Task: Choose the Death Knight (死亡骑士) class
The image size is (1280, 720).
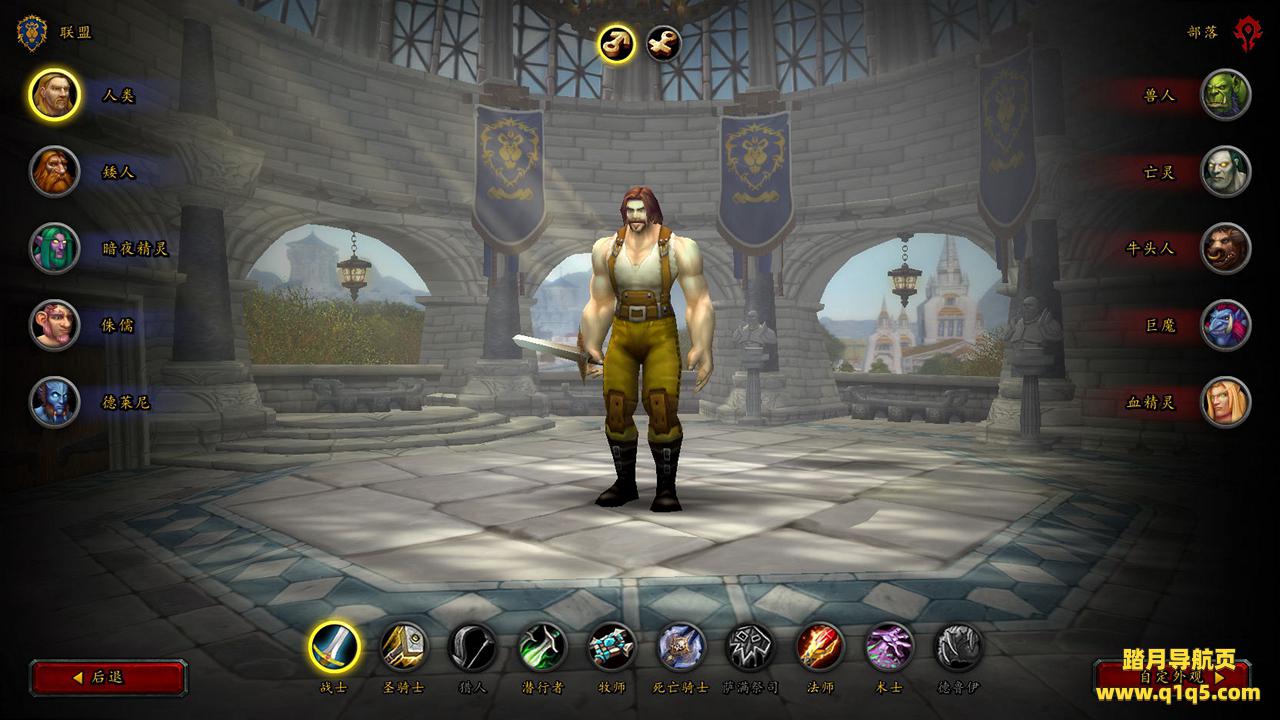Action: point(681,647)
